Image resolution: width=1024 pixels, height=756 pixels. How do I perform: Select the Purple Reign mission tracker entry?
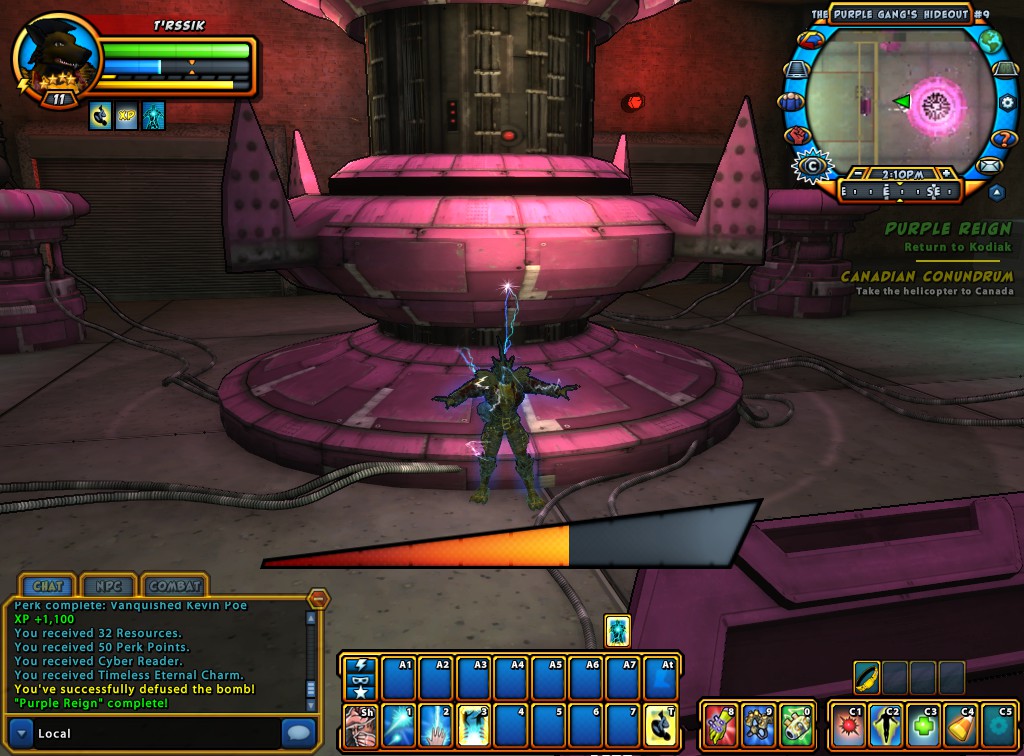pyautogui.click(x=947, y=229)
